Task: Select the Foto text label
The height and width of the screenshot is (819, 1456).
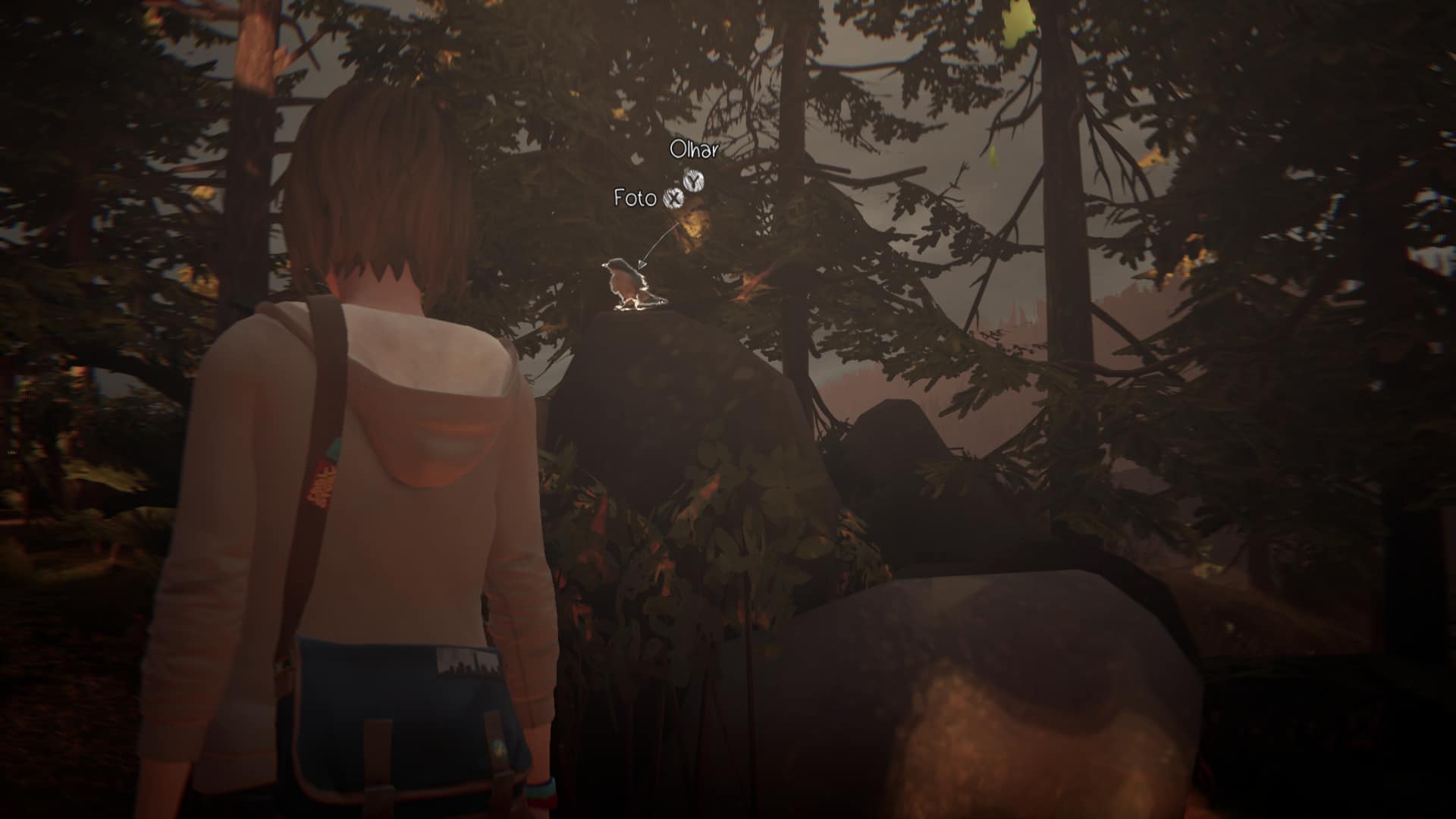Action: [635, 199]
